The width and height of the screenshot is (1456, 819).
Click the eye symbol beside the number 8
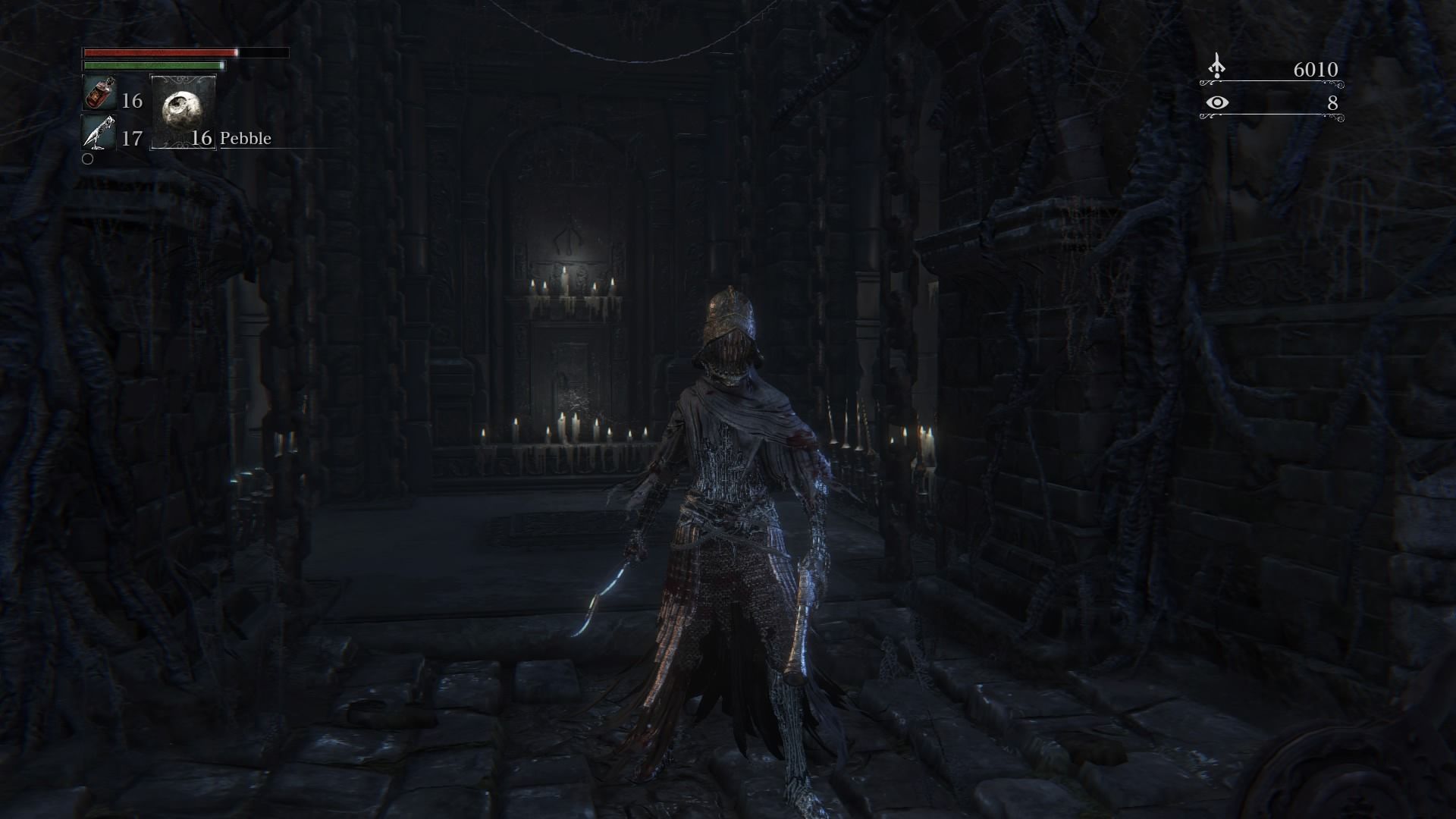pos(1219,100)
